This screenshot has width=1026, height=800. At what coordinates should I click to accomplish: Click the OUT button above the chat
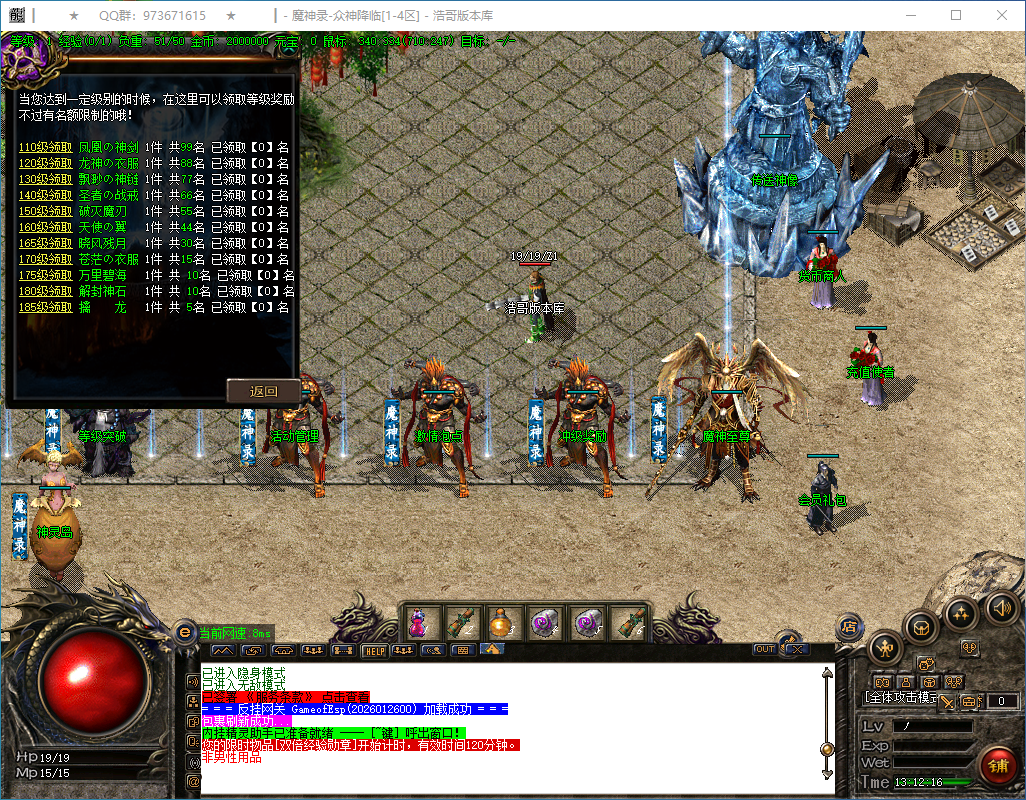(765, 649)
